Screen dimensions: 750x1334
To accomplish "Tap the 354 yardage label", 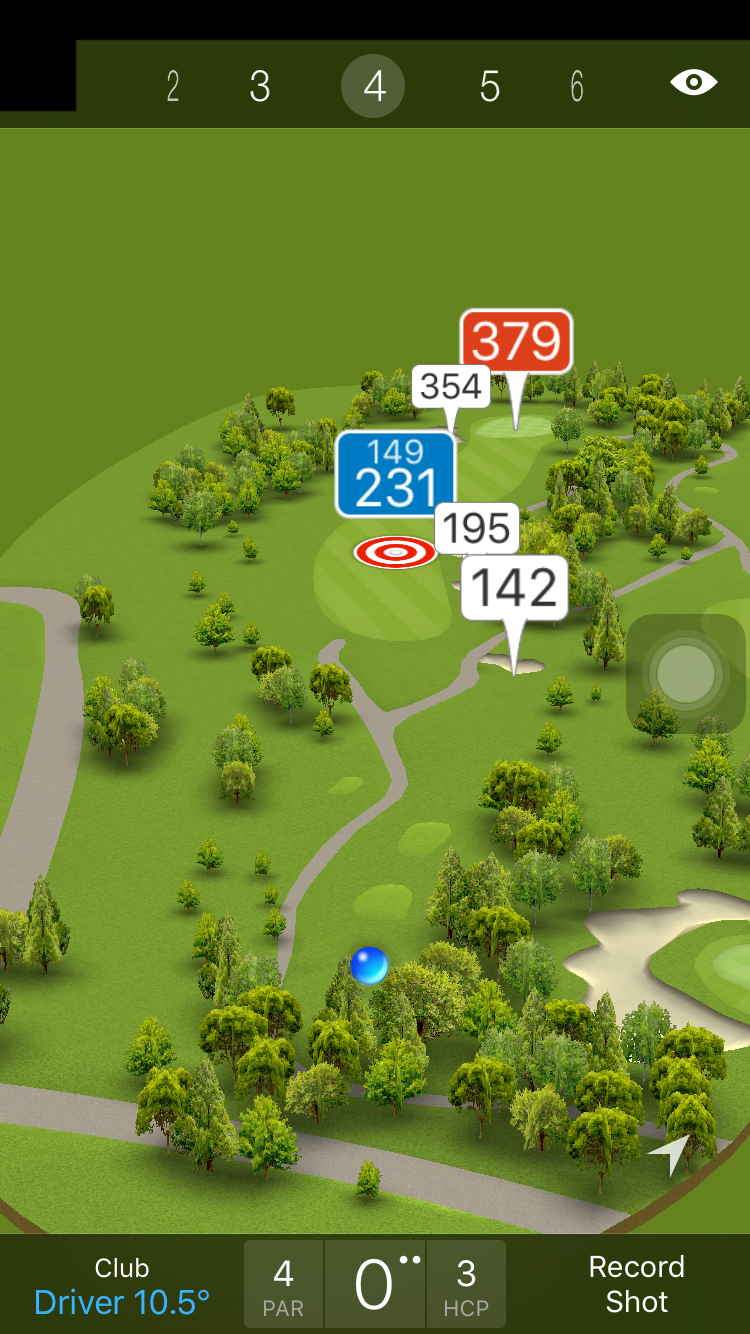I will tap(451, 386).
